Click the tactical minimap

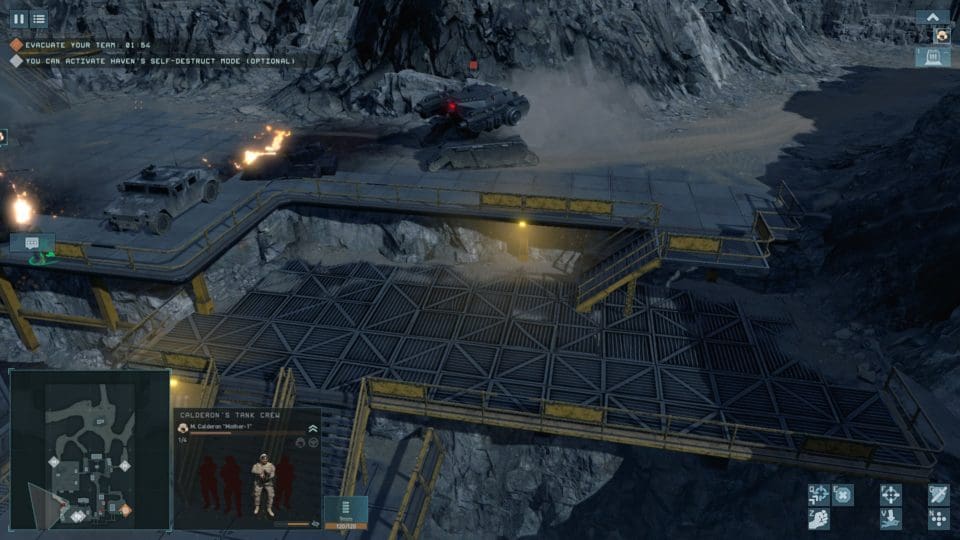coord(89,449)
